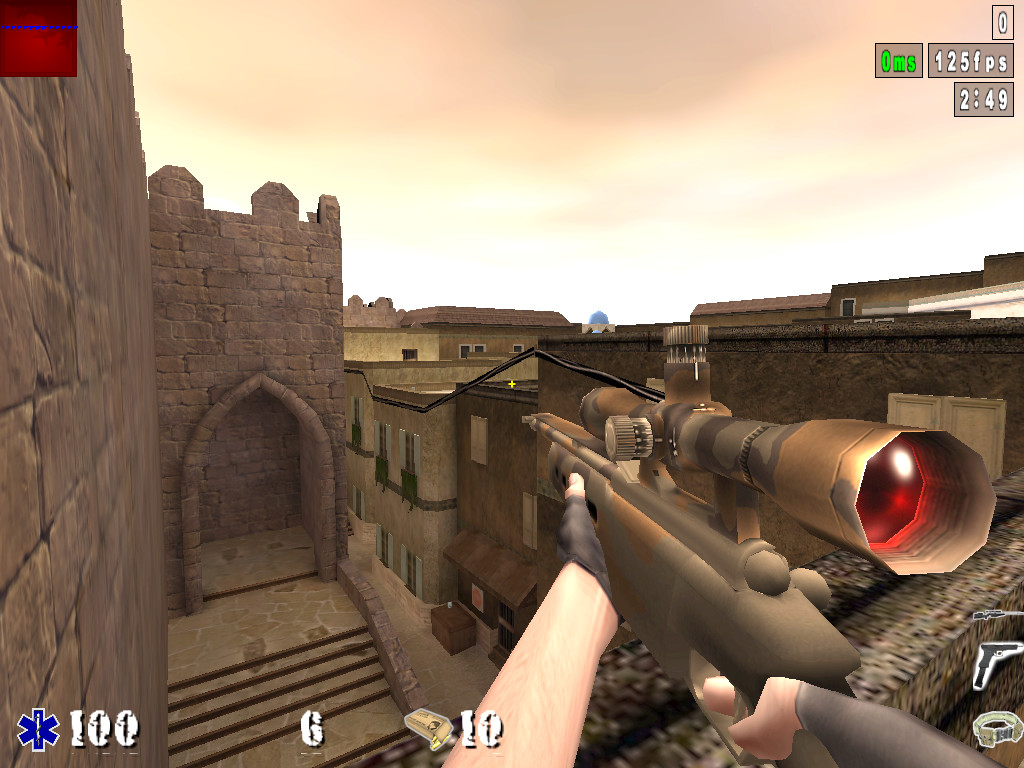Click the red minimap panel
The height and width of the screenshot is (768, 1024).
(x=38, y=38)
